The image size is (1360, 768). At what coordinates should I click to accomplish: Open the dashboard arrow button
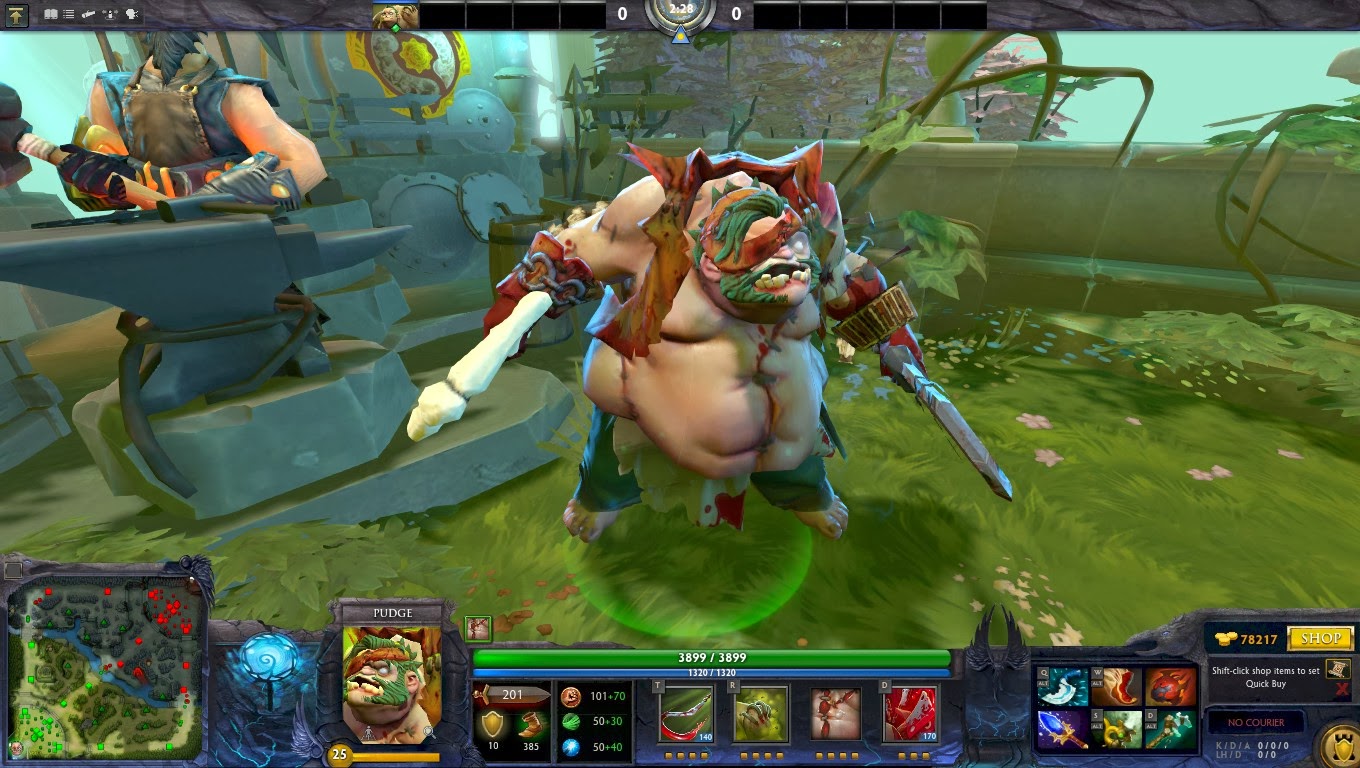pyautogui.click(x=17, y=15)
